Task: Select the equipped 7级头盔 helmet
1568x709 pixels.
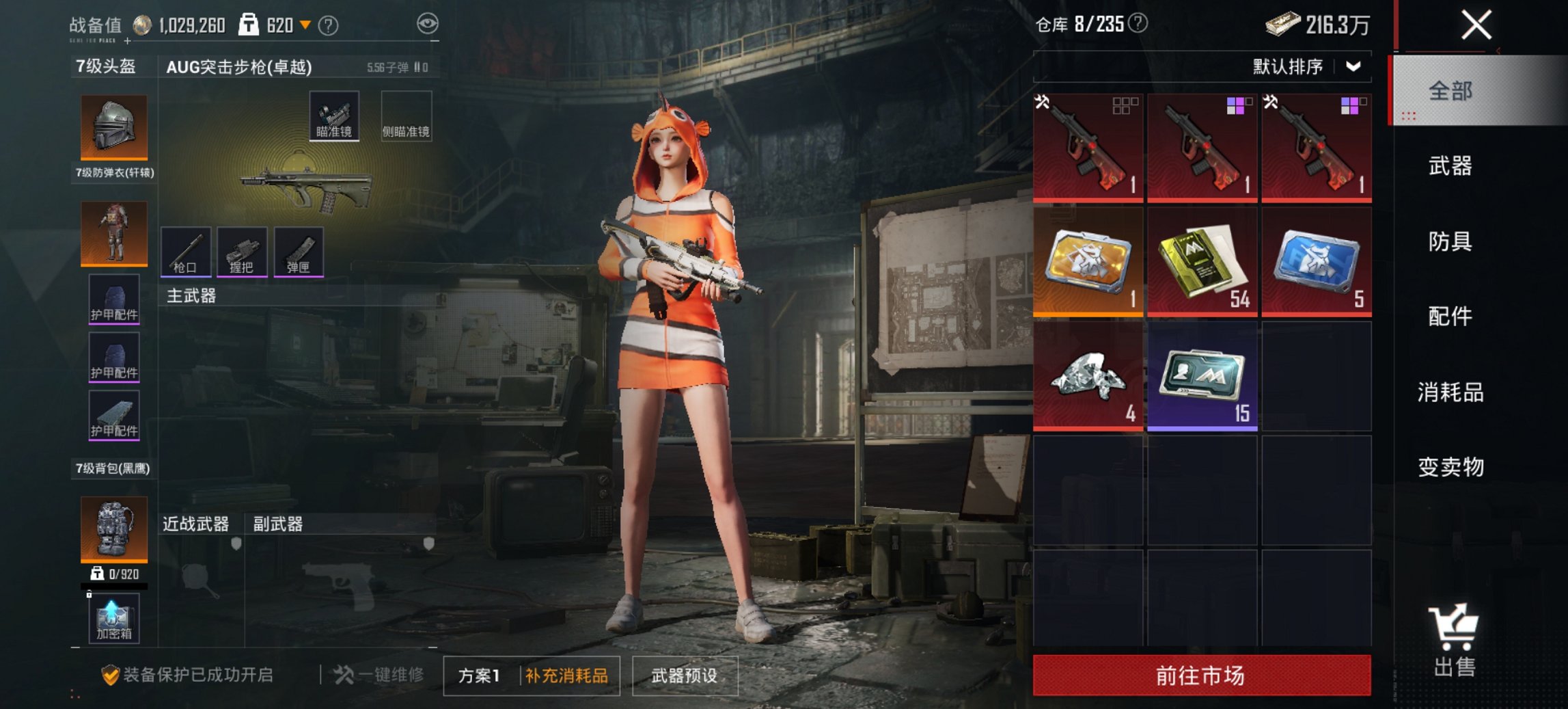Action: (x=113, y=128)
